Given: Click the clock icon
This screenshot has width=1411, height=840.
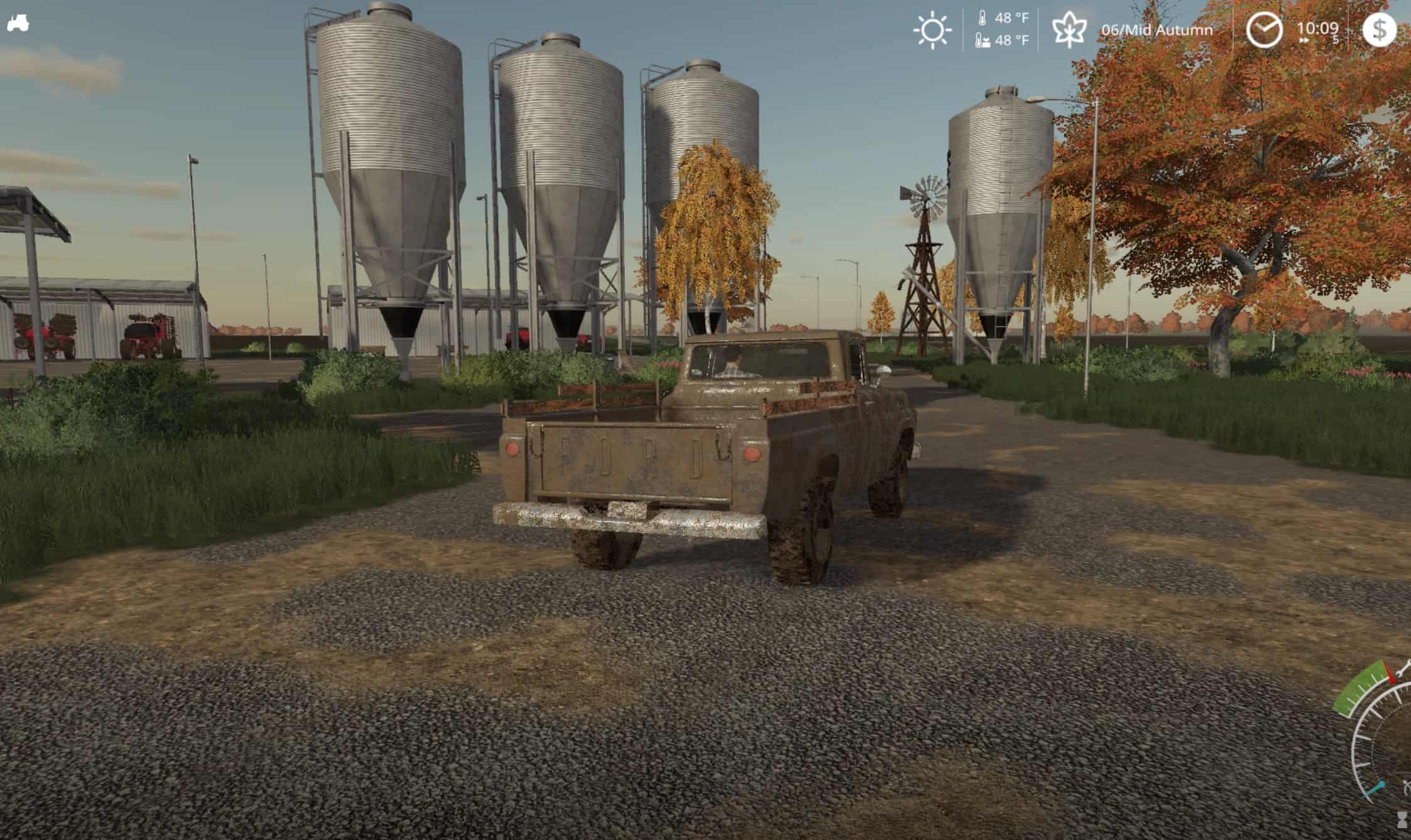Looking at the screenshot, I should point(1264,30).
